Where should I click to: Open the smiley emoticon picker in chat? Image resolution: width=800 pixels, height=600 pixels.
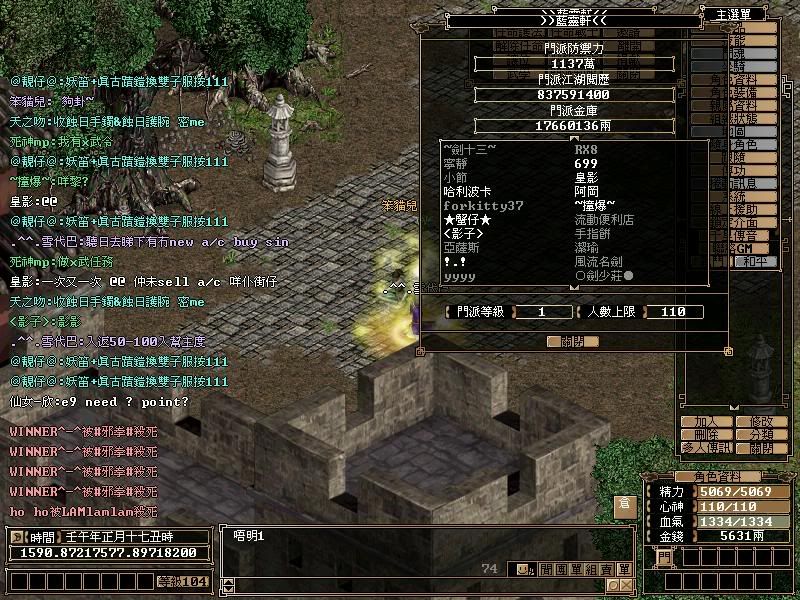coord(522,569)
